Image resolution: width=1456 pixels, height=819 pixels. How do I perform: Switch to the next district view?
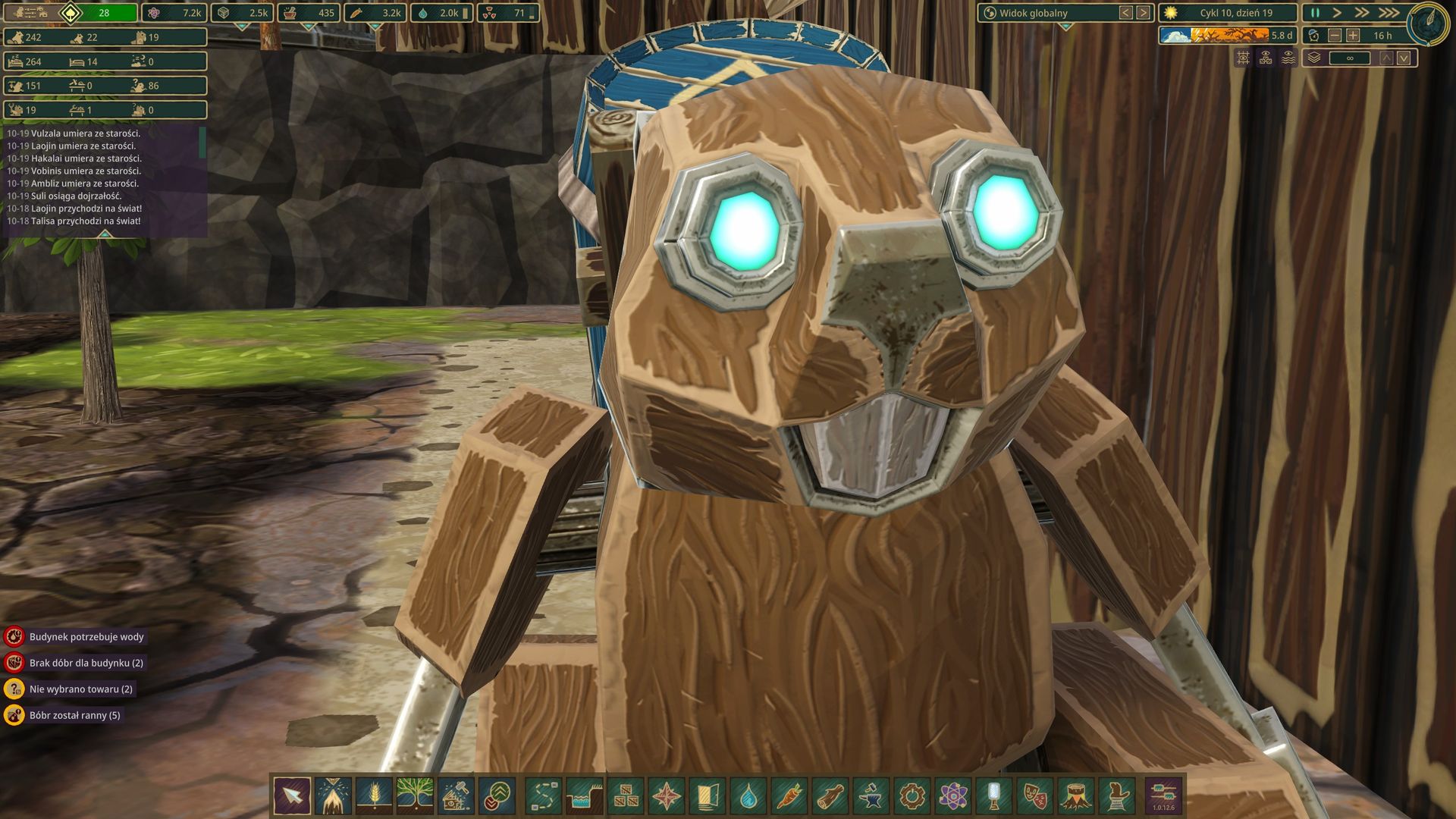click(1143, 13)
